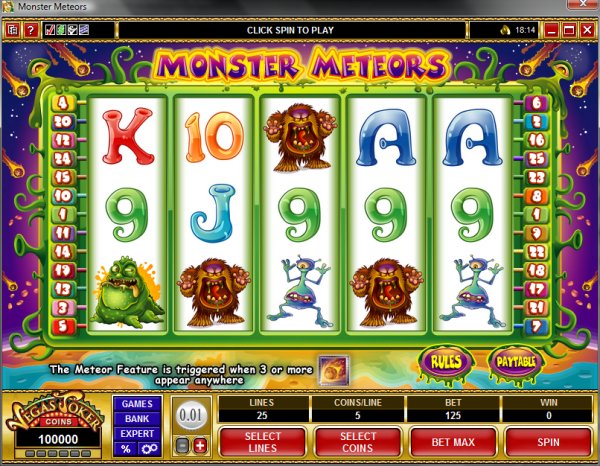Open the RULES slime button
Image resolution: width=600 pixels, height=466 pixels.
(447, 359)
